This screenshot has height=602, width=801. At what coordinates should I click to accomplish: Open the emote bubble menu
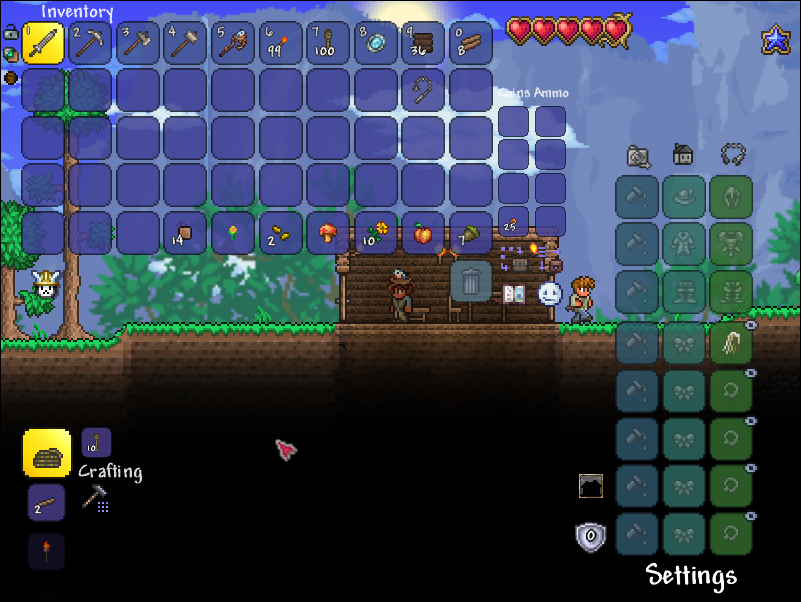(549, 293)
